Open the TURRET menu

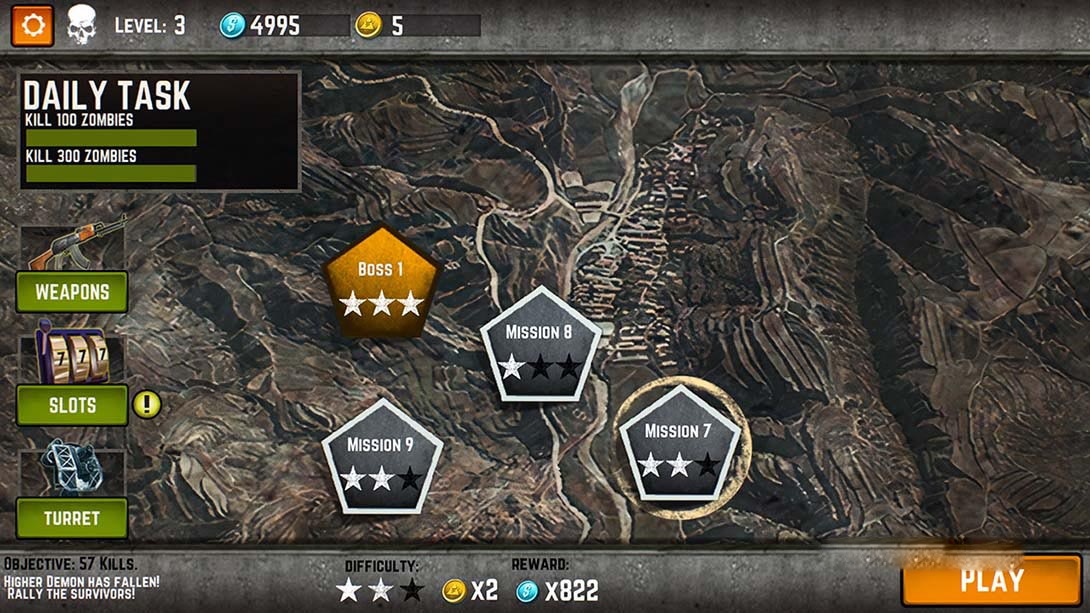[x=72, y=518]
